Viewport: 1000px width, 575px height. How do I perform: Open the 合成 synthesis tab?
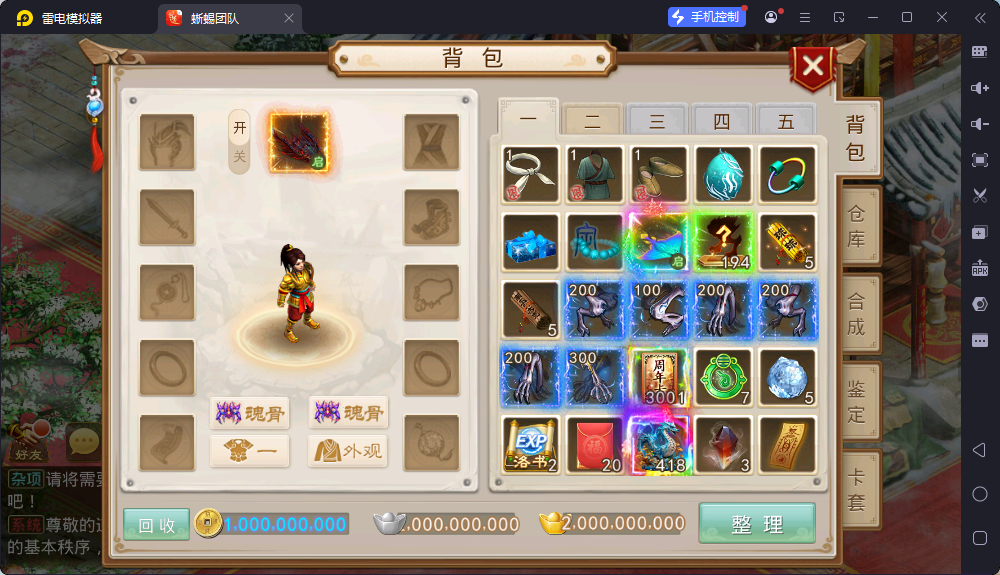point(857,313)
